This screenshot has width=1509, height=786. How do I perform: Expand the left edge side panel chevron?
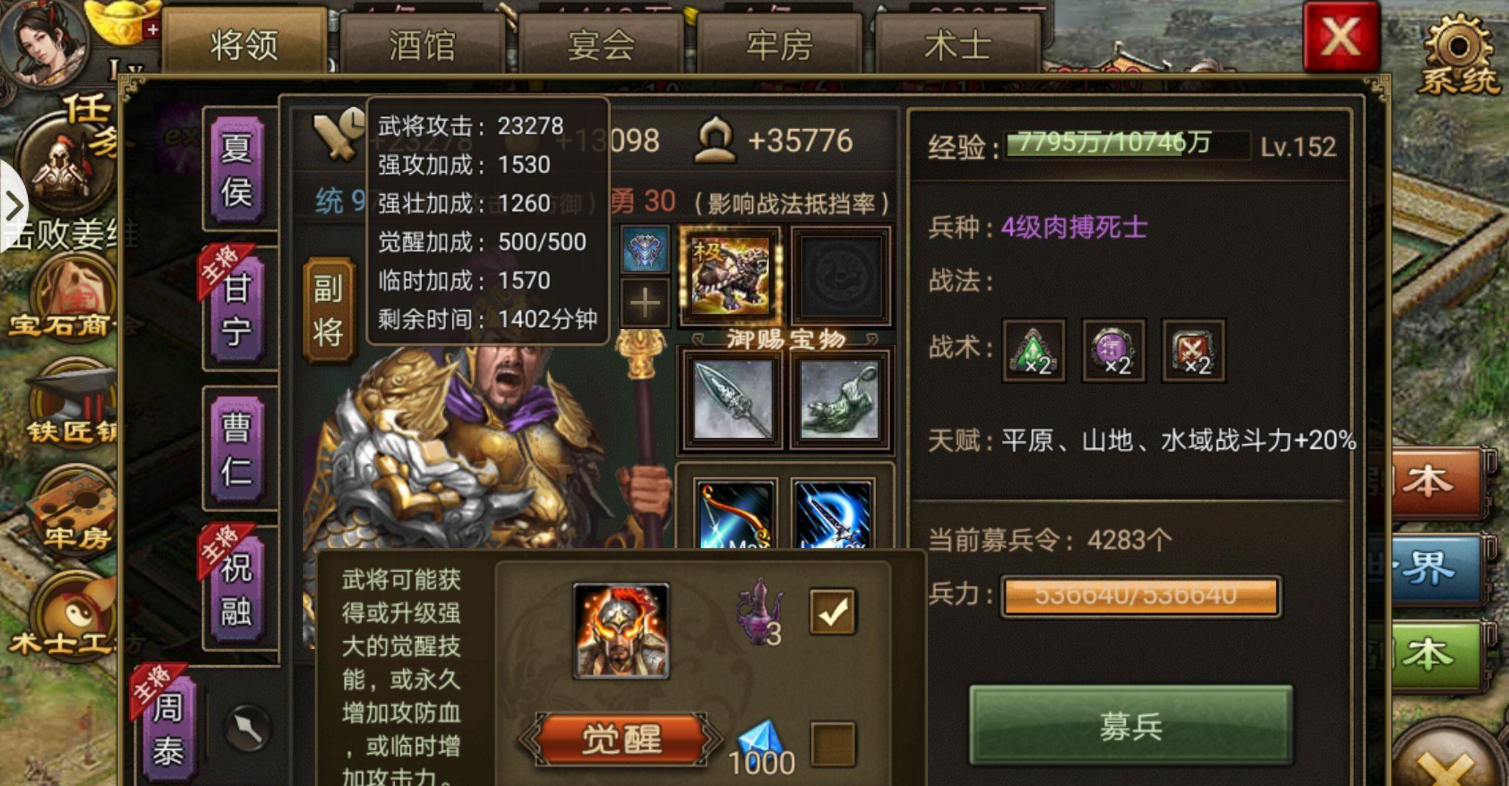pos(14,206)
